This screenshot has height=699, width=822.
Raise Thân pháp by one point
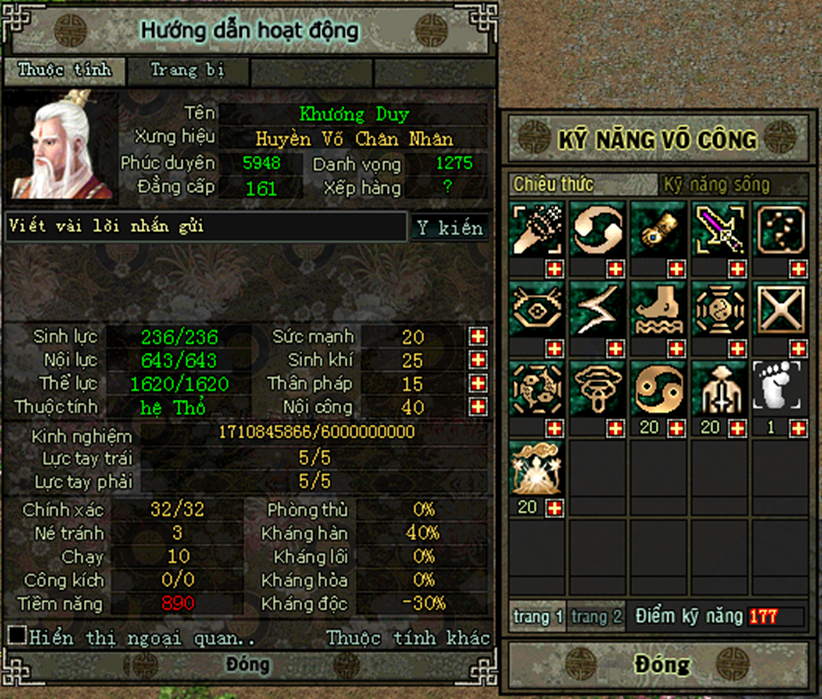pyautogui.click(x=478, y=384)
